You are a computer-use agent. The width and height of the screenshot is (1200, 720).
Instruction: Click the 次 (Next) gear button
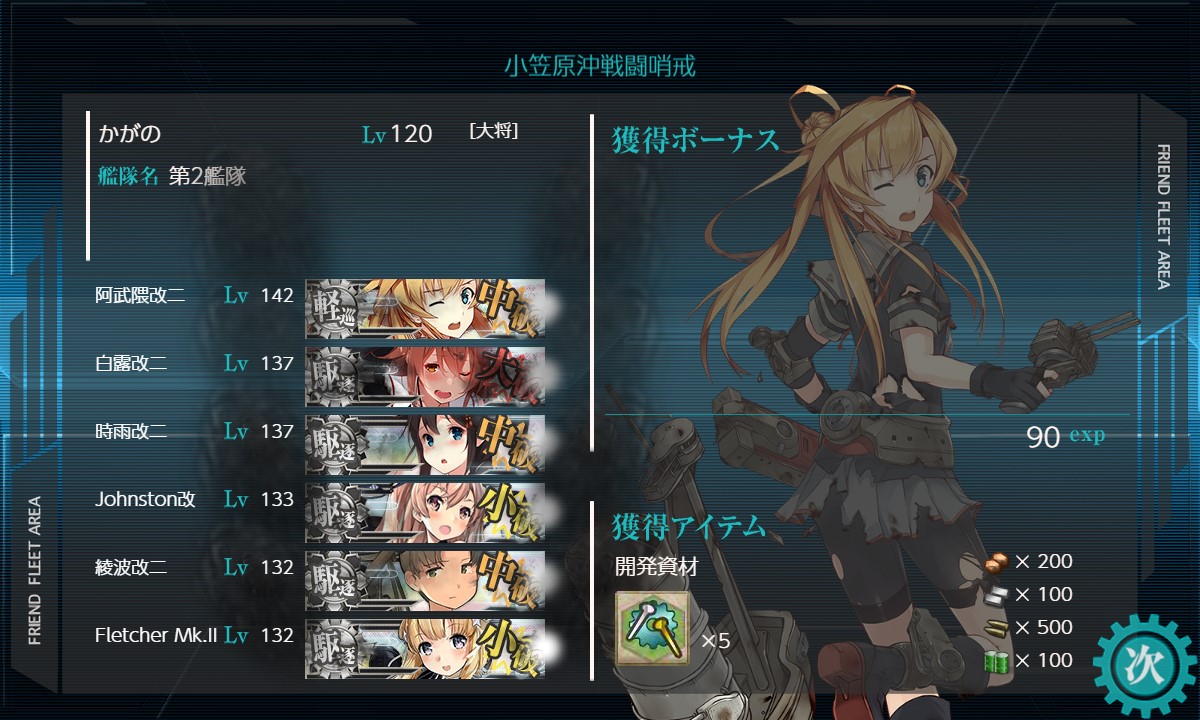[x=1143, y=664]
